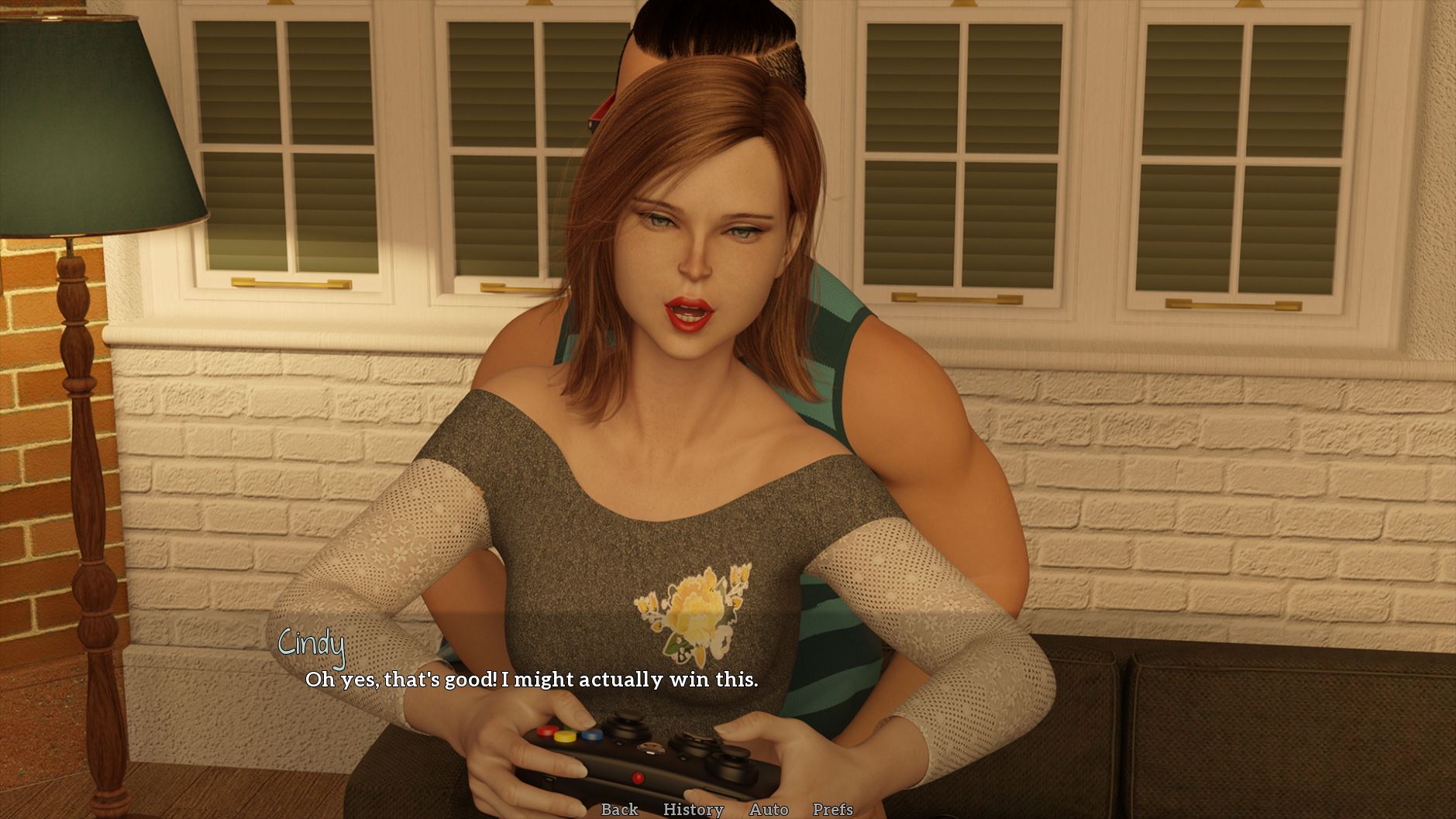Toggle Auto dialogue advance
This screenshot has height=819, width=1456.
point(768,809)
